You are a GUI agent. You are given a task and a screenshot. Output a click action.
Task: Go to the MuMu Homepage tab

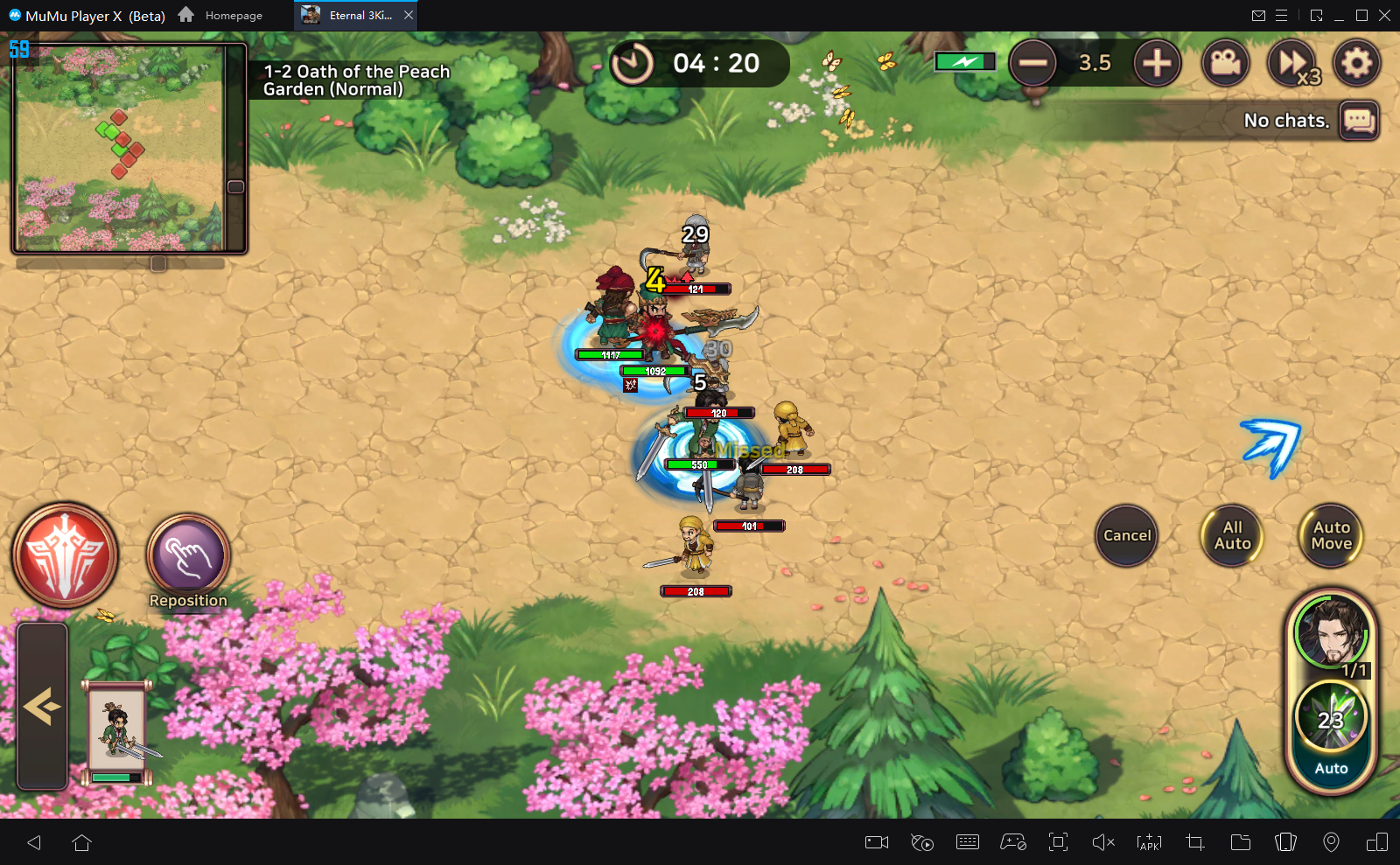point(221,15)
